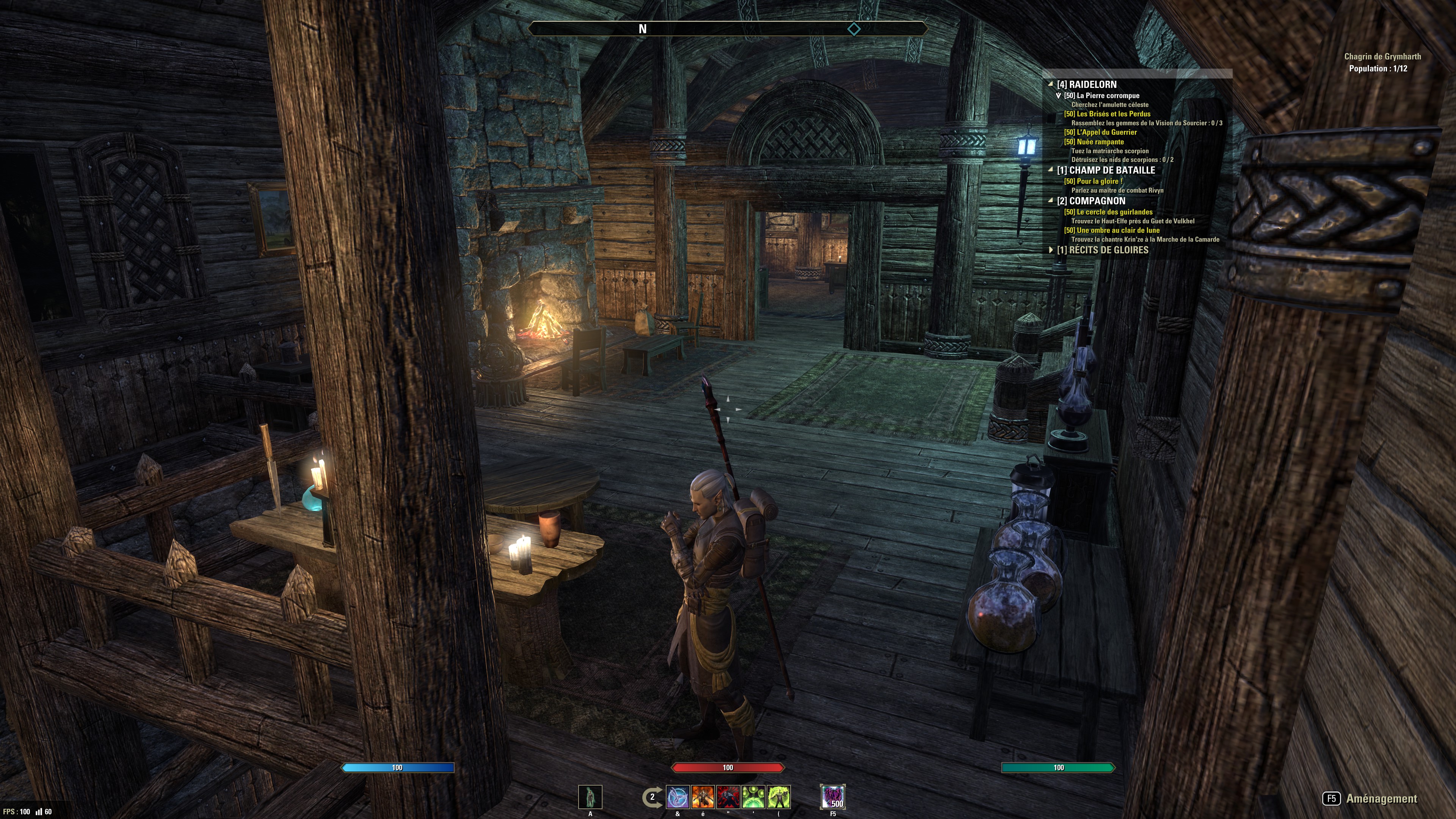Activate the blue winged dragon ability
This screenshot has width=1456, height=819.
click(678, 797)
